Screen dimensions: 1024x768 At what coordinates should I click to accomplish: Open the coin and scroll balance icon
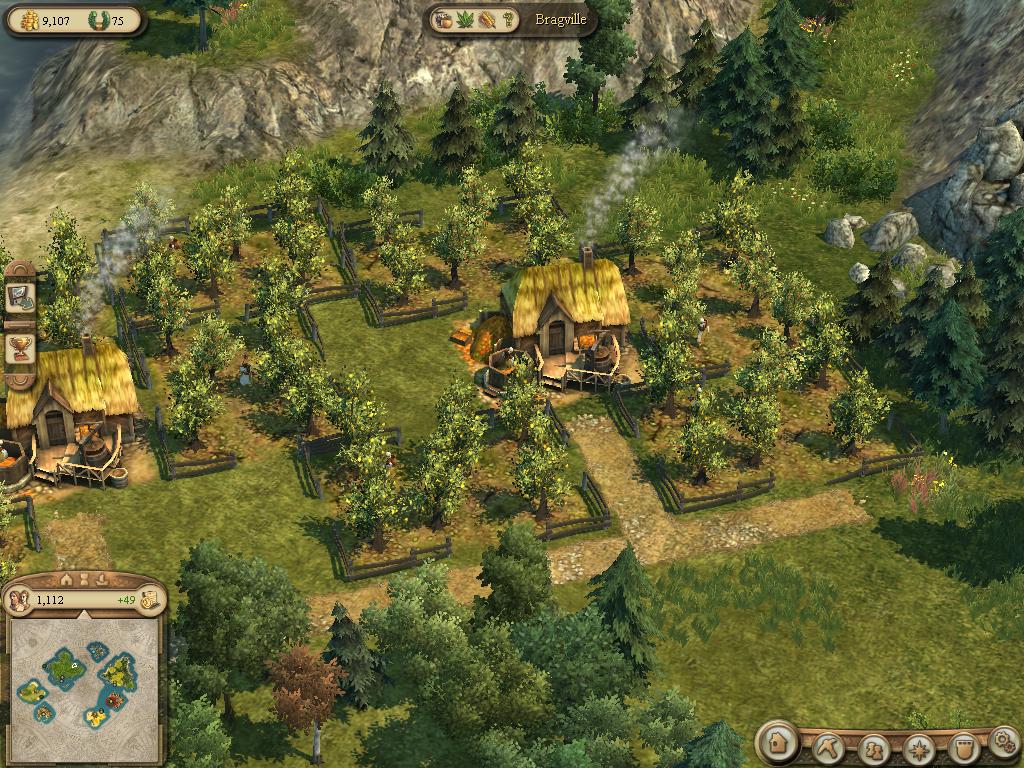coord(150,600)
